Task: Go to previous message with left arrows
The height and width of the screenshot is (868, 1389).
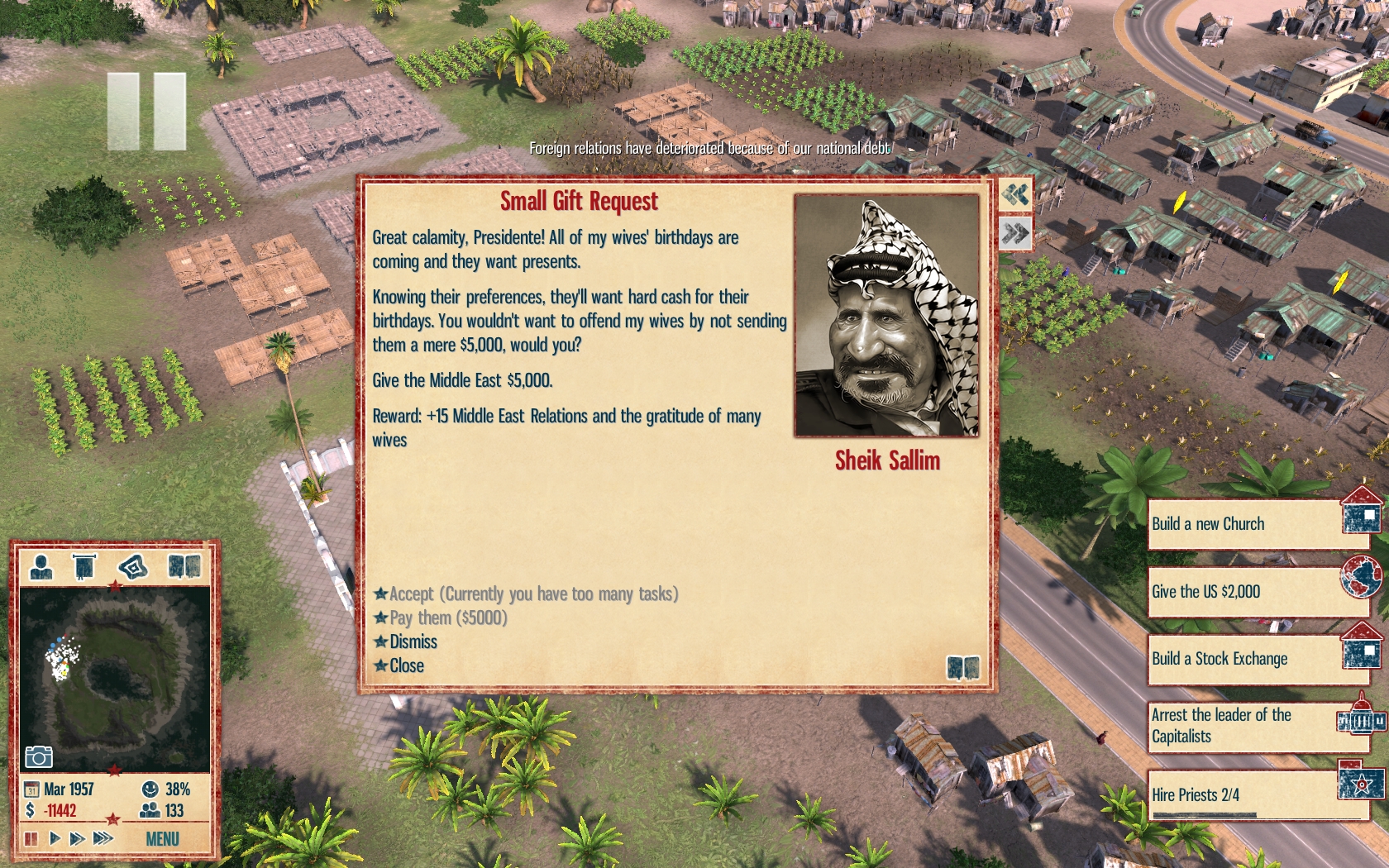Action: [1015, 195]
